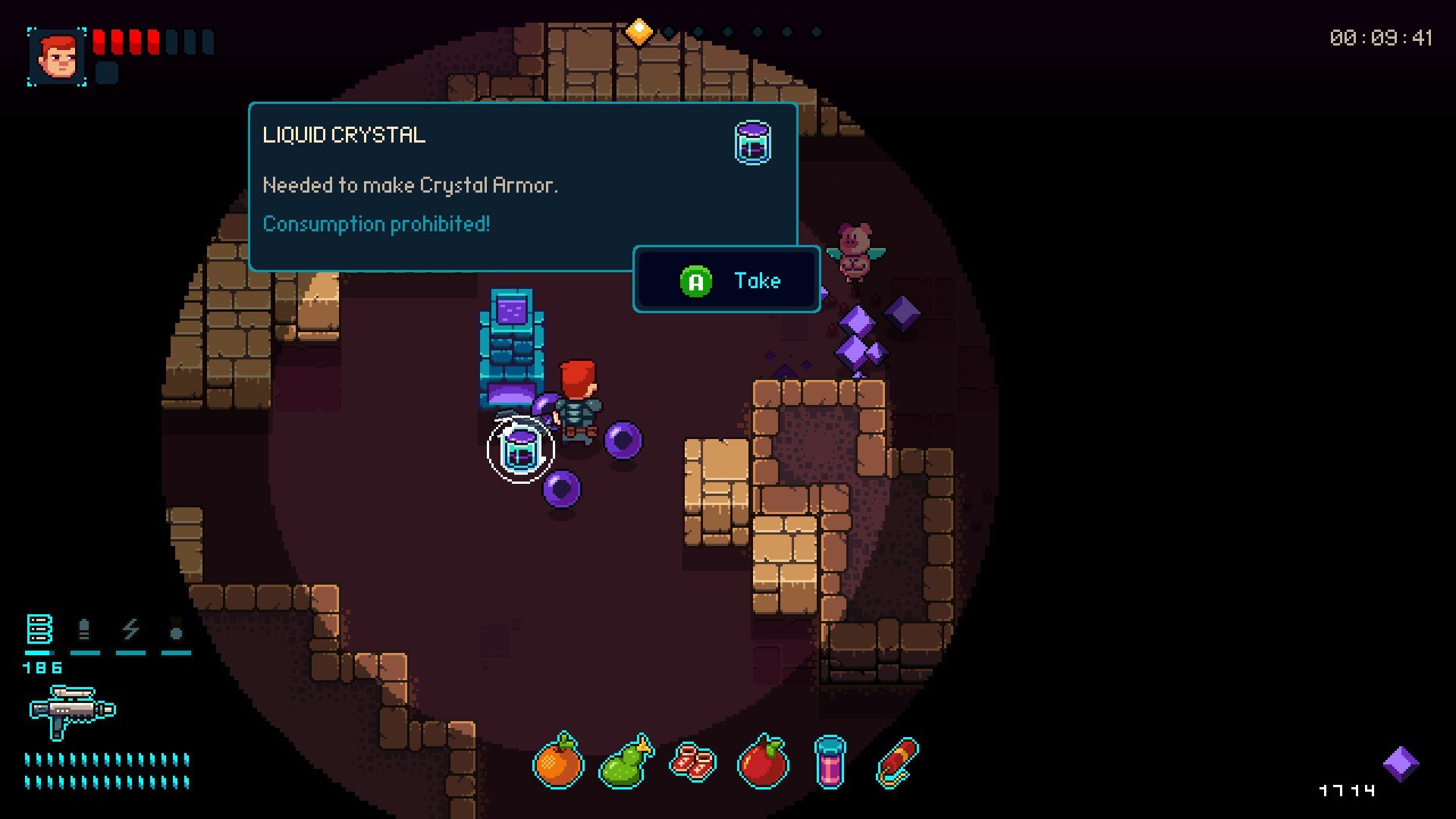Viewport: 1456px width, 819px height.
Task: Click the red-haired character portrait
Action: [x=58, y=57]
